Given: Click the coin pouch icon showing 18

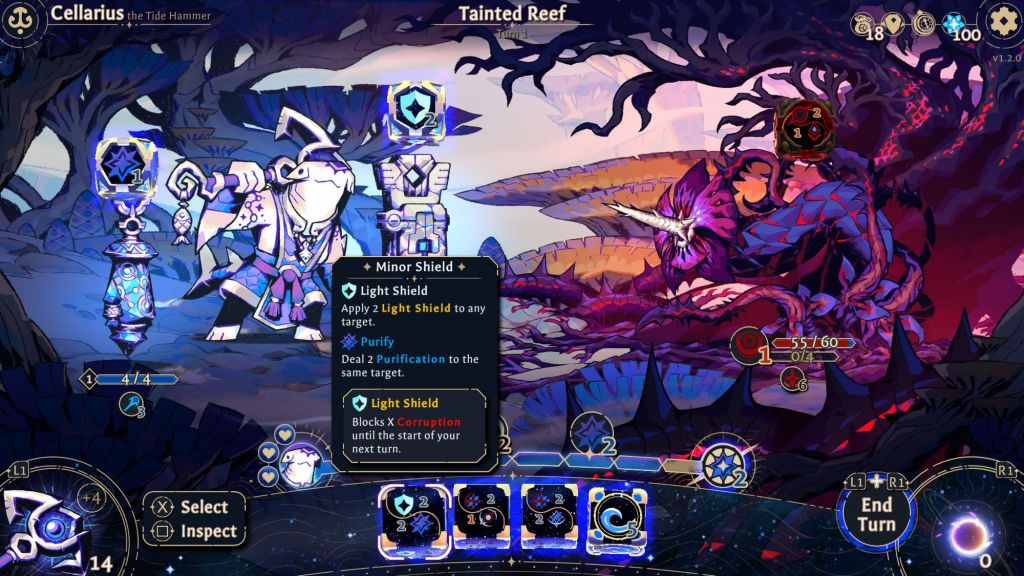Looking at the screenshot, I should (863, 23).
